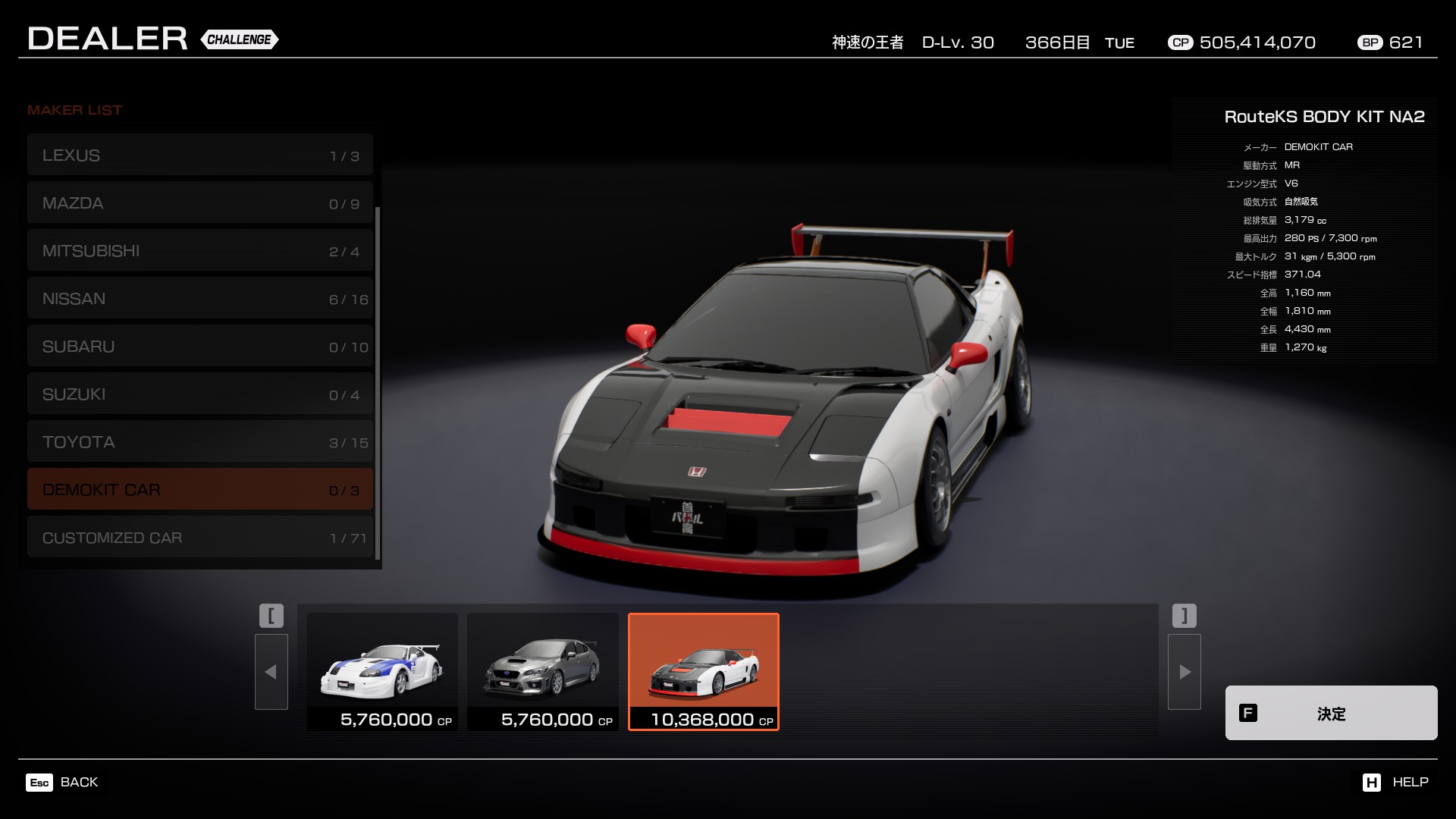The width and height of the screenshot is (1456, 819).
Task: Select NISSAN from the maker list
Action: 200,299
